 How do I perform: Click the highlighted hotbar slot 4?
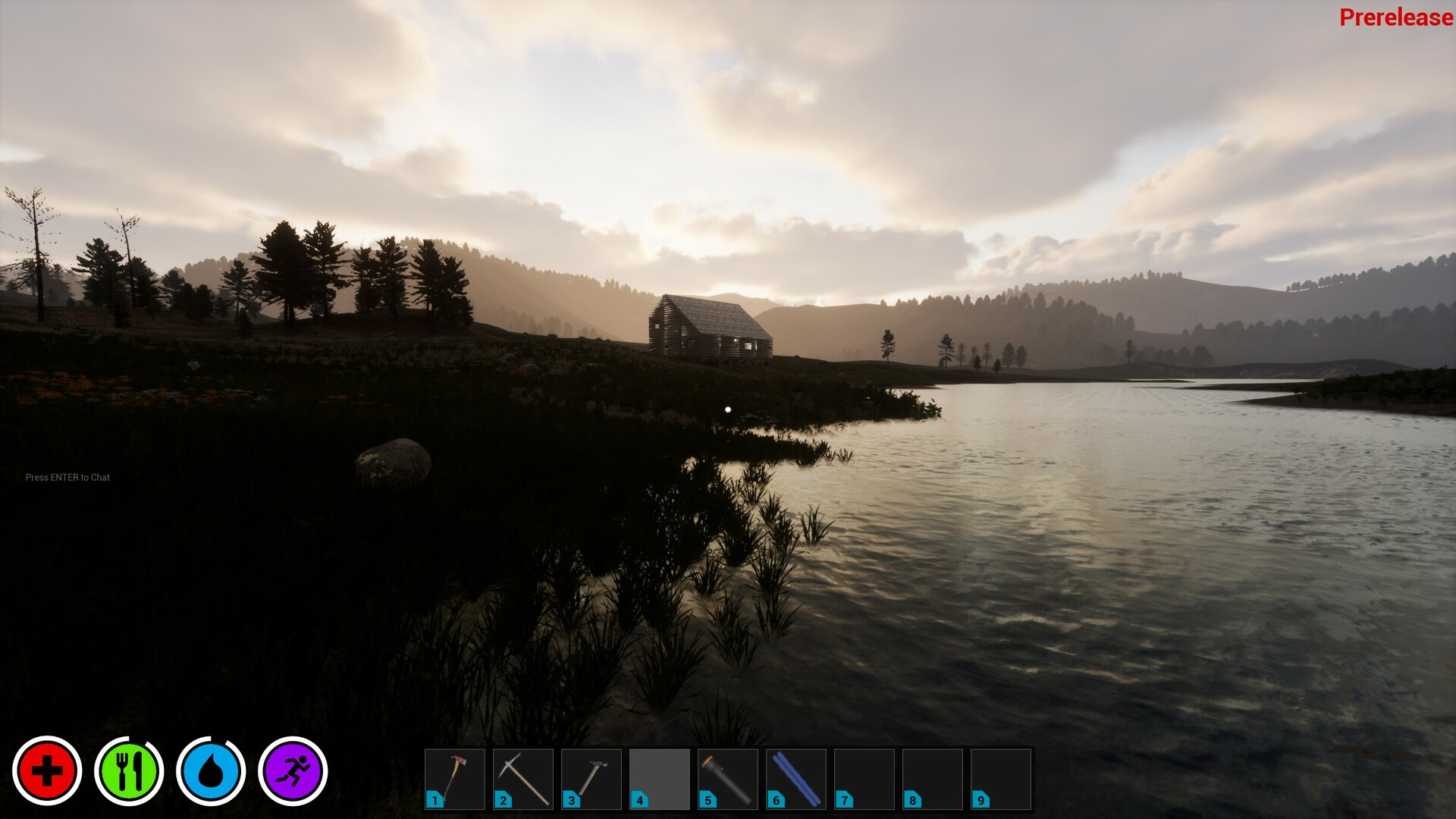click(660, 778)
